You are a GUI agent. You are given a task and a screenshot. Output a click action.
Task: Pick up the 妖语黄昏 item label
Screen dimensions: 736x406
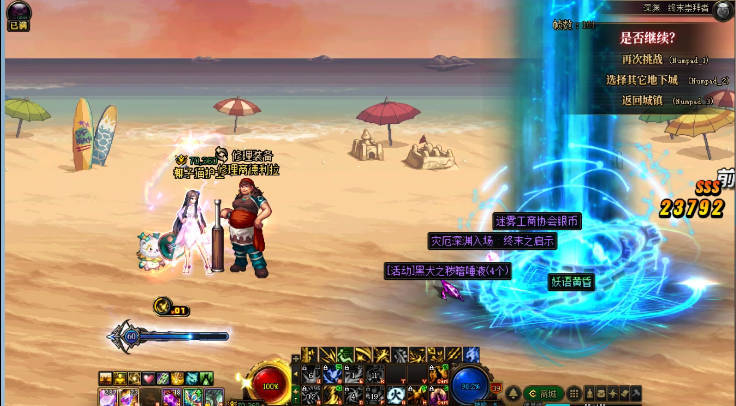point(572,282)
